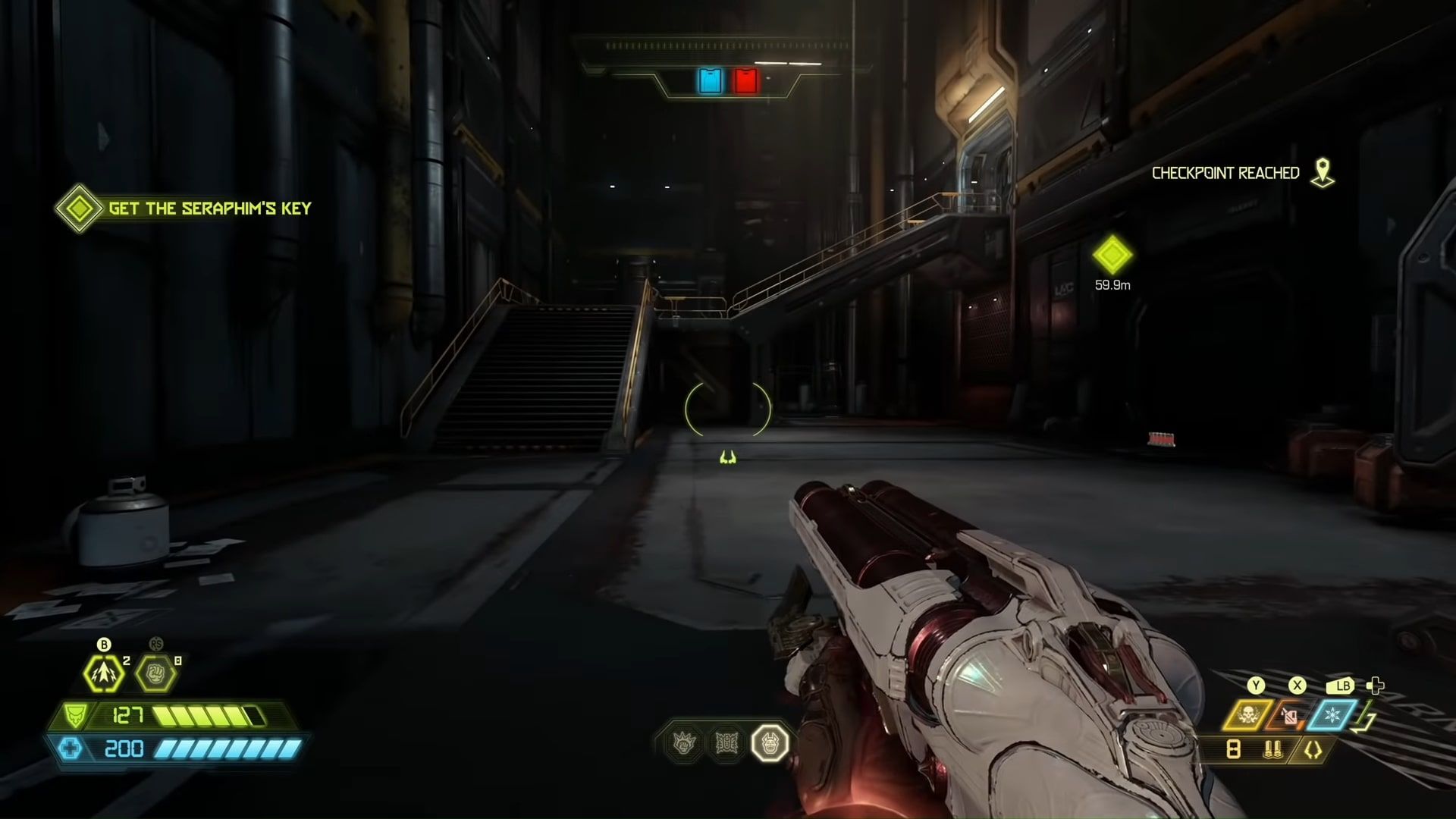Select the Blood Punch fist icon
The height and width of the screenshot is (819, 1456).
tap(155, 673)
